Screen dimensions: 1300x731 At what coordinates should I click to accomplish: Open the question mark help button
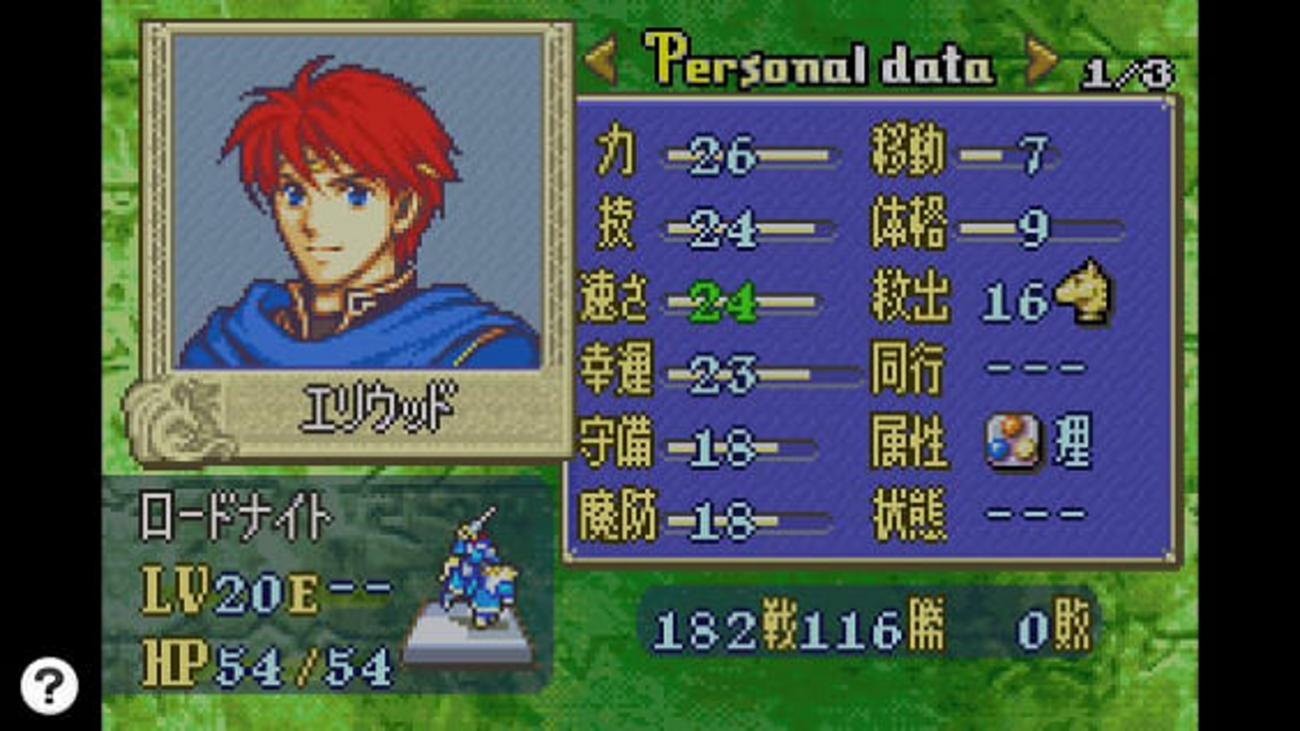click(48, 684)
